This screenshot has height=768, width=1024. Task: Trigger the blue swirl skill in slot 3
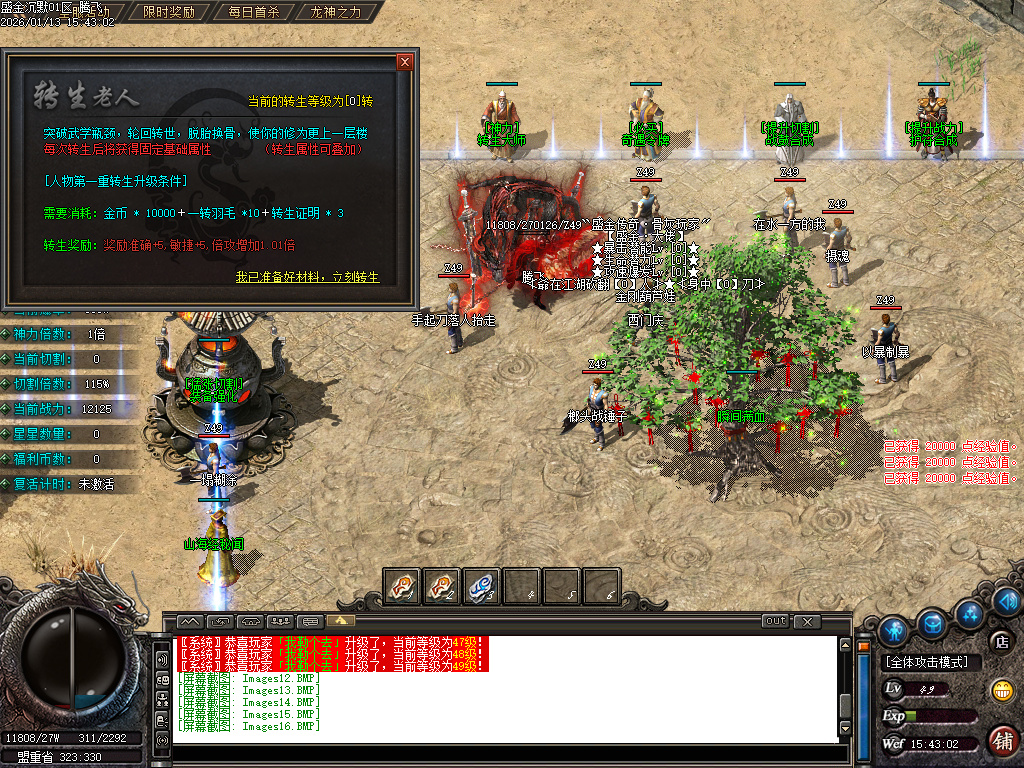[482, 586]
